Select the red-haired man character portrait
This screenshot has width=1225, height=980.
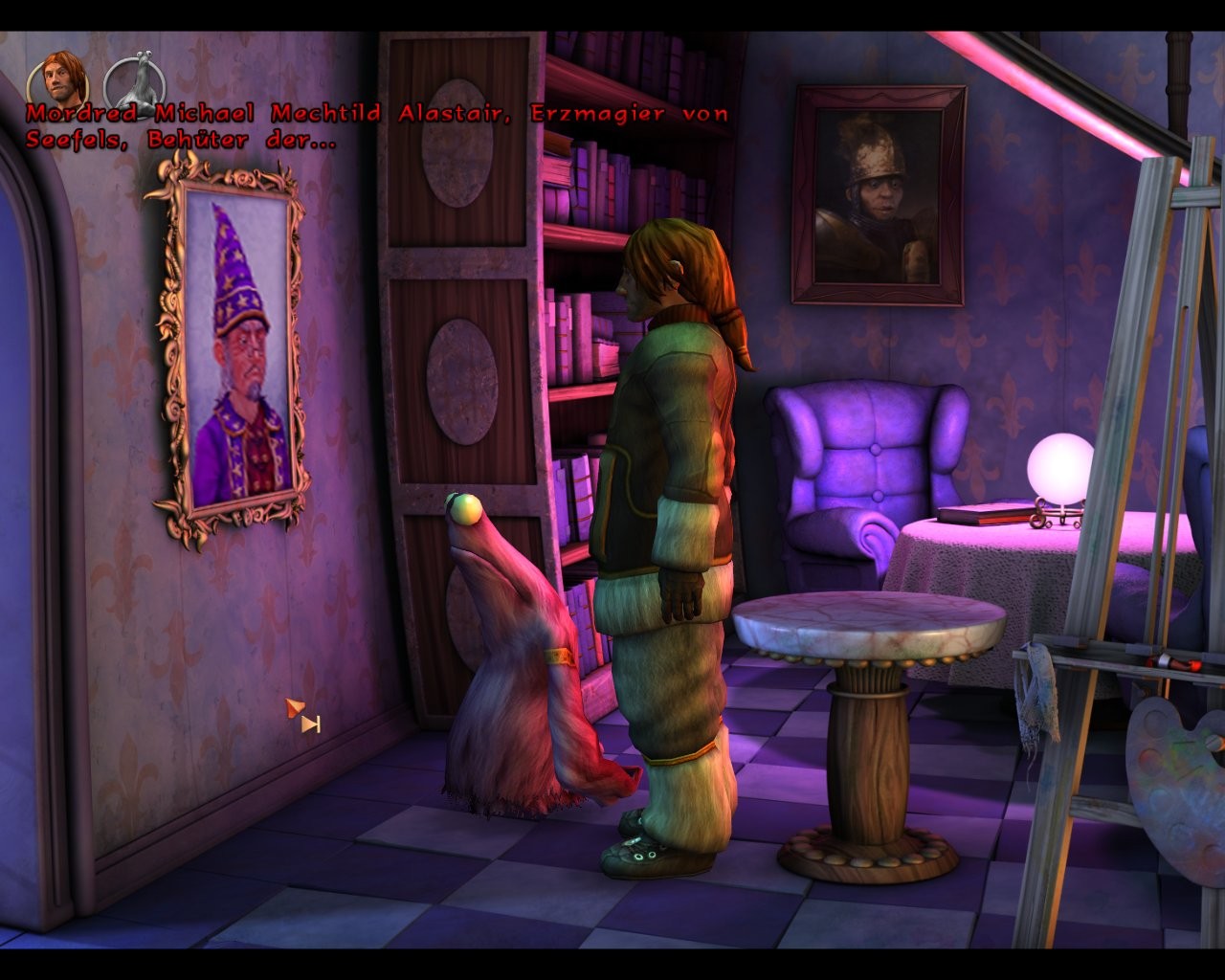click(58, 78)
